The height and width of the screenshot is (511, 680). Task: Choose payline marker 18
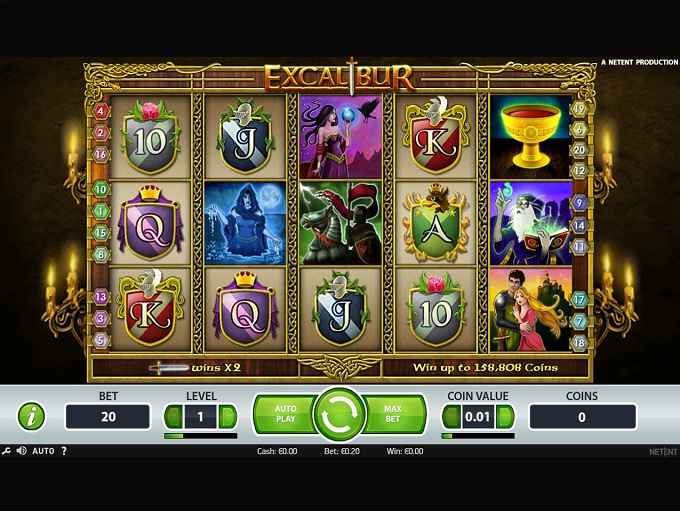[x=579, y=343]
